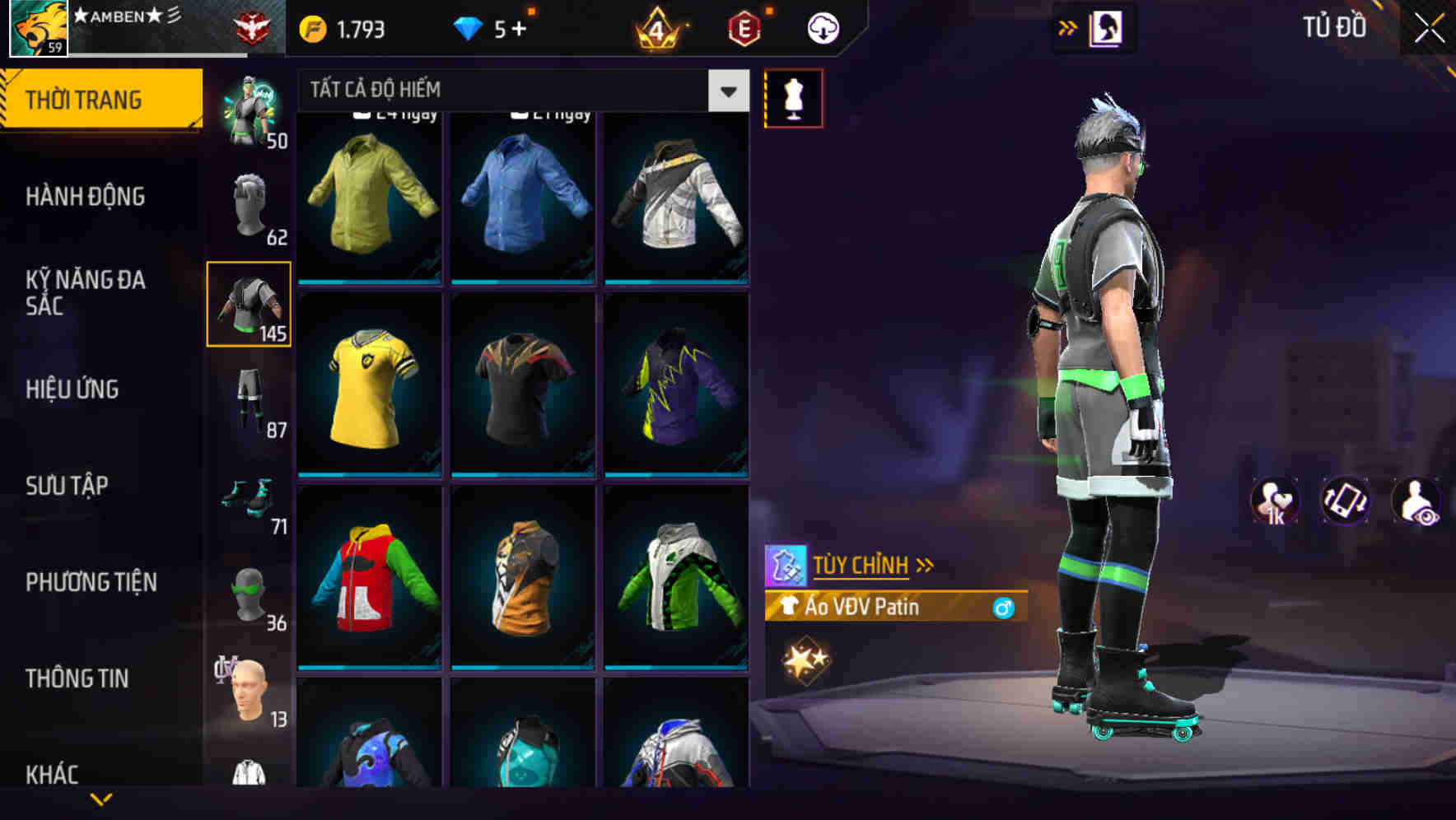Click the TÙY CHỈNH button

(862, 565)
